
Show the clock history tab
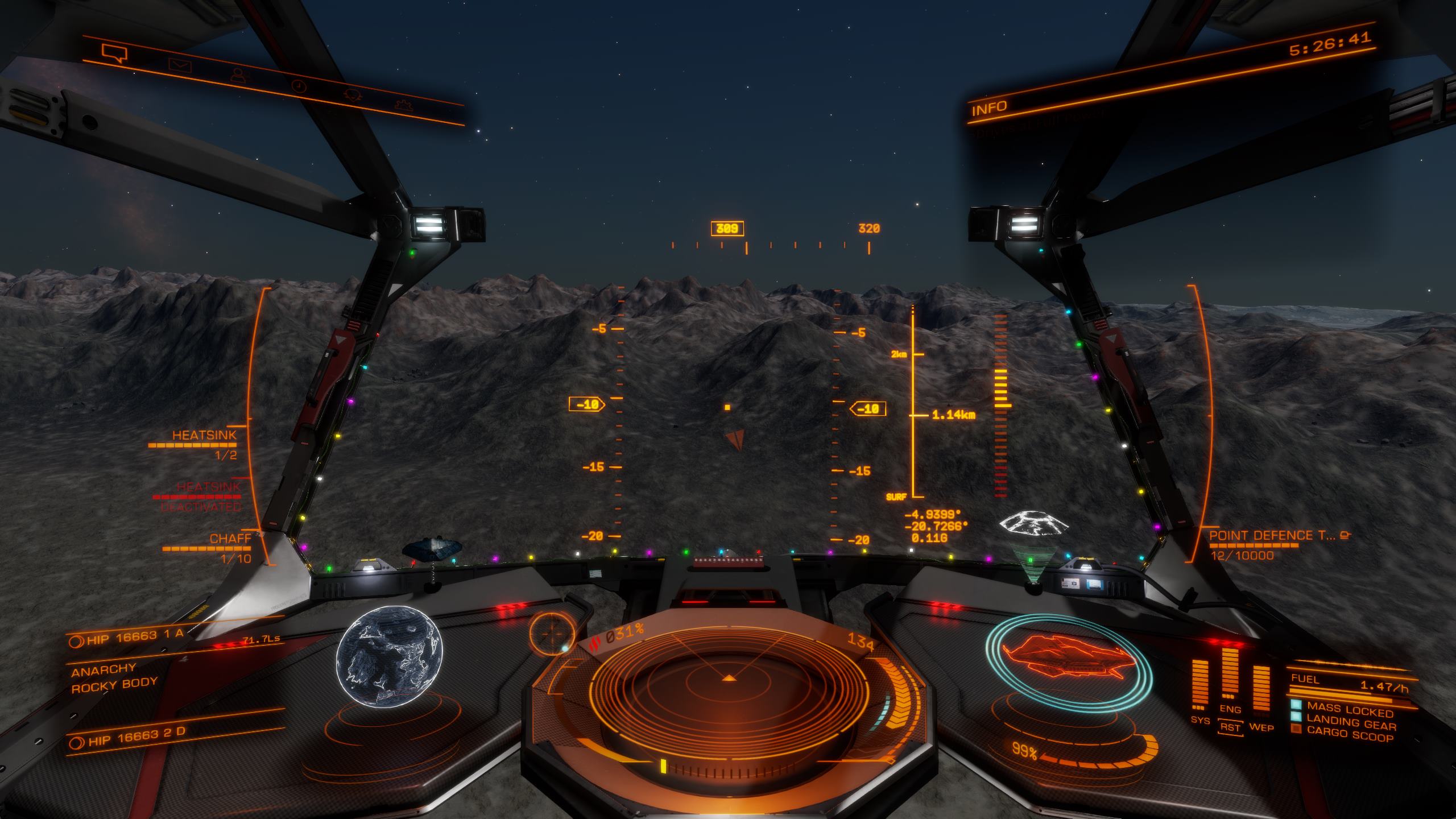pyautogui.click(x=298, y=86)
